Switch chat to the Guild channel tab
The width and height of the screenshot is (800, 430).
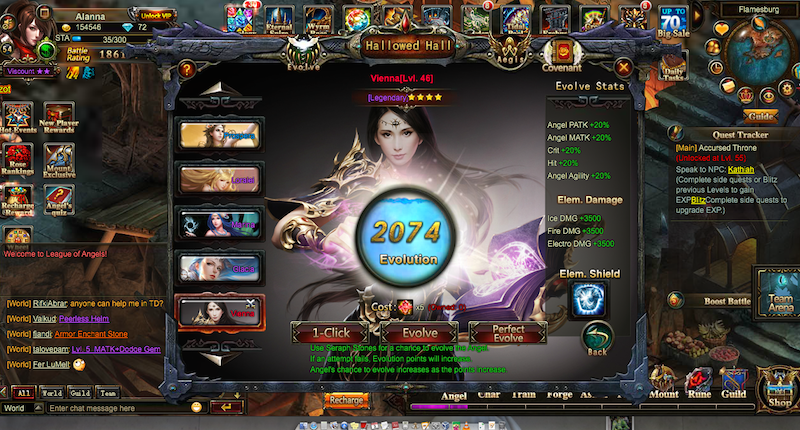78,394
